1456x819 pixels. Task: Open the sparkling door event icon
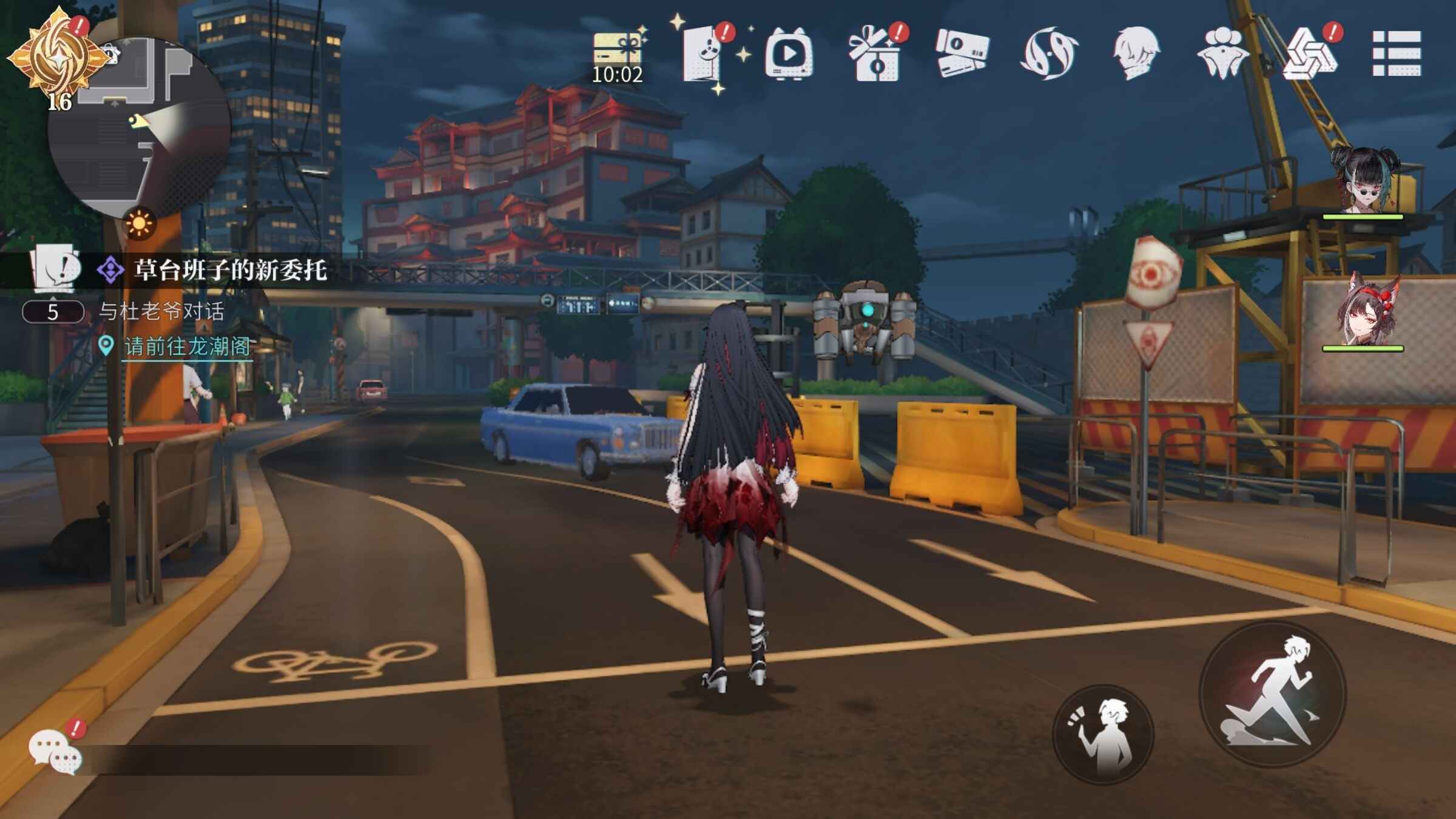pos(704,55)
